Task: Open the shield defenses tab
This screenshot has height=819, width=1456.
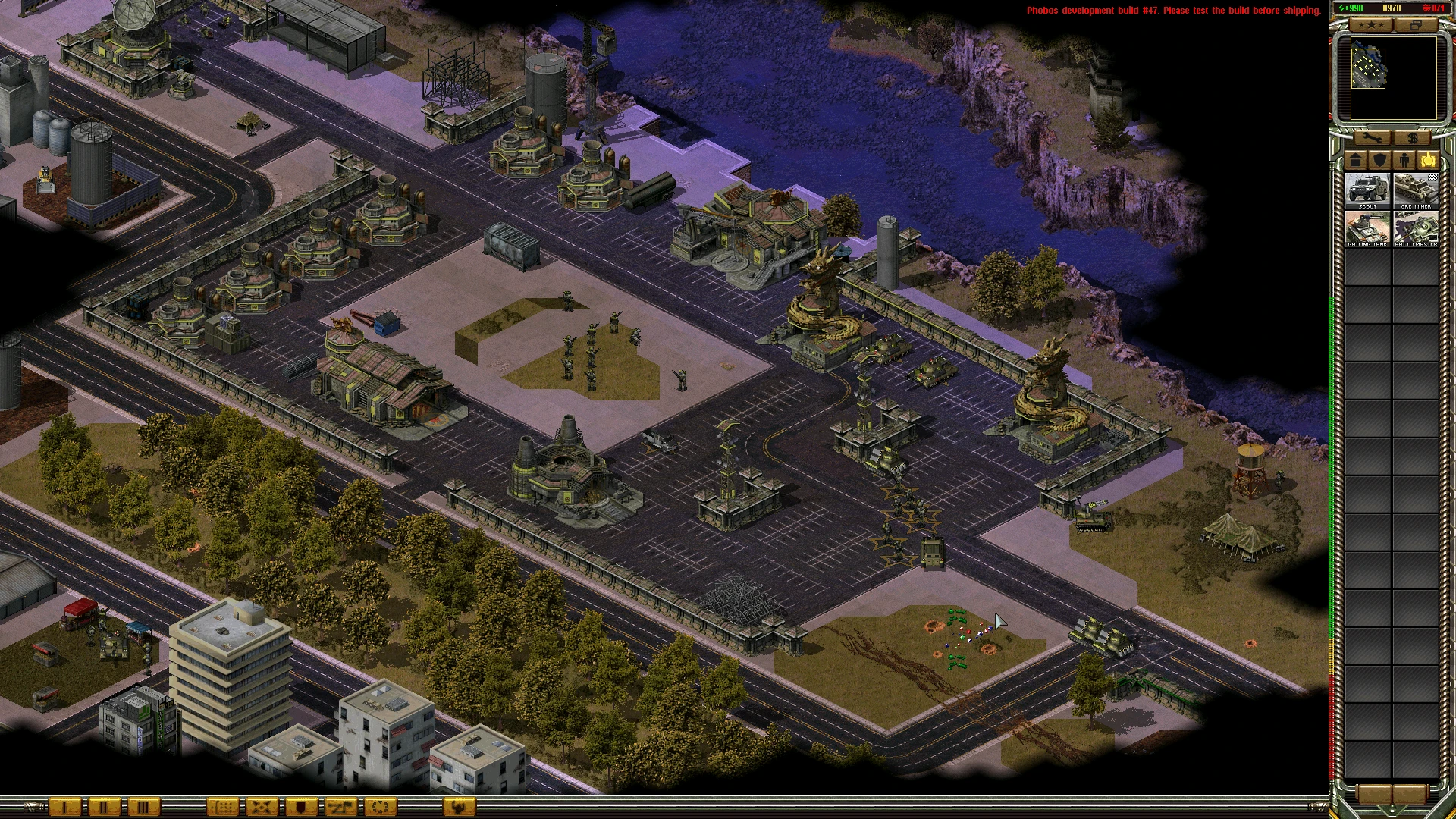Action: [1380, 160]
